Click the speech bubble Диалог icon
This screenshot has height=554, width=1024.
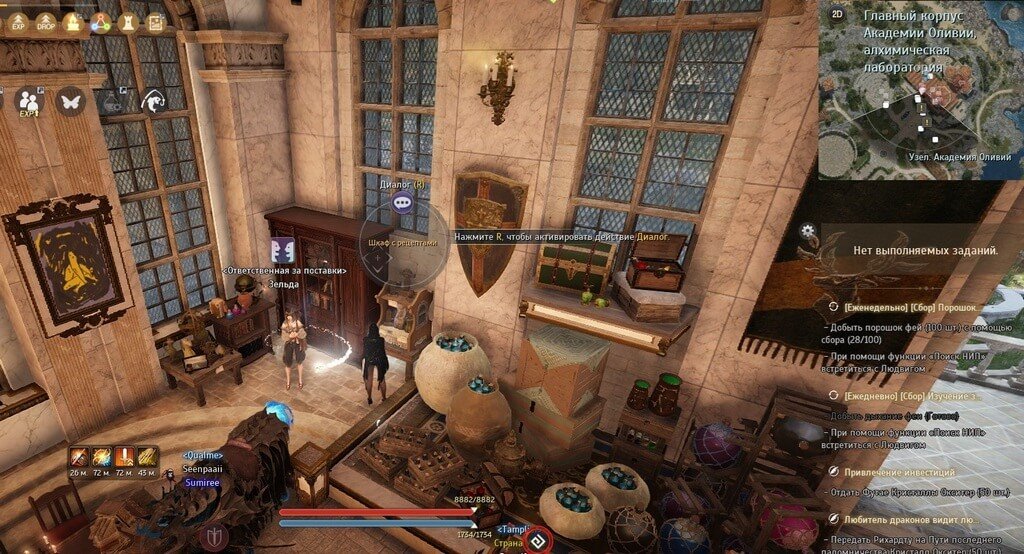point(403,202)
